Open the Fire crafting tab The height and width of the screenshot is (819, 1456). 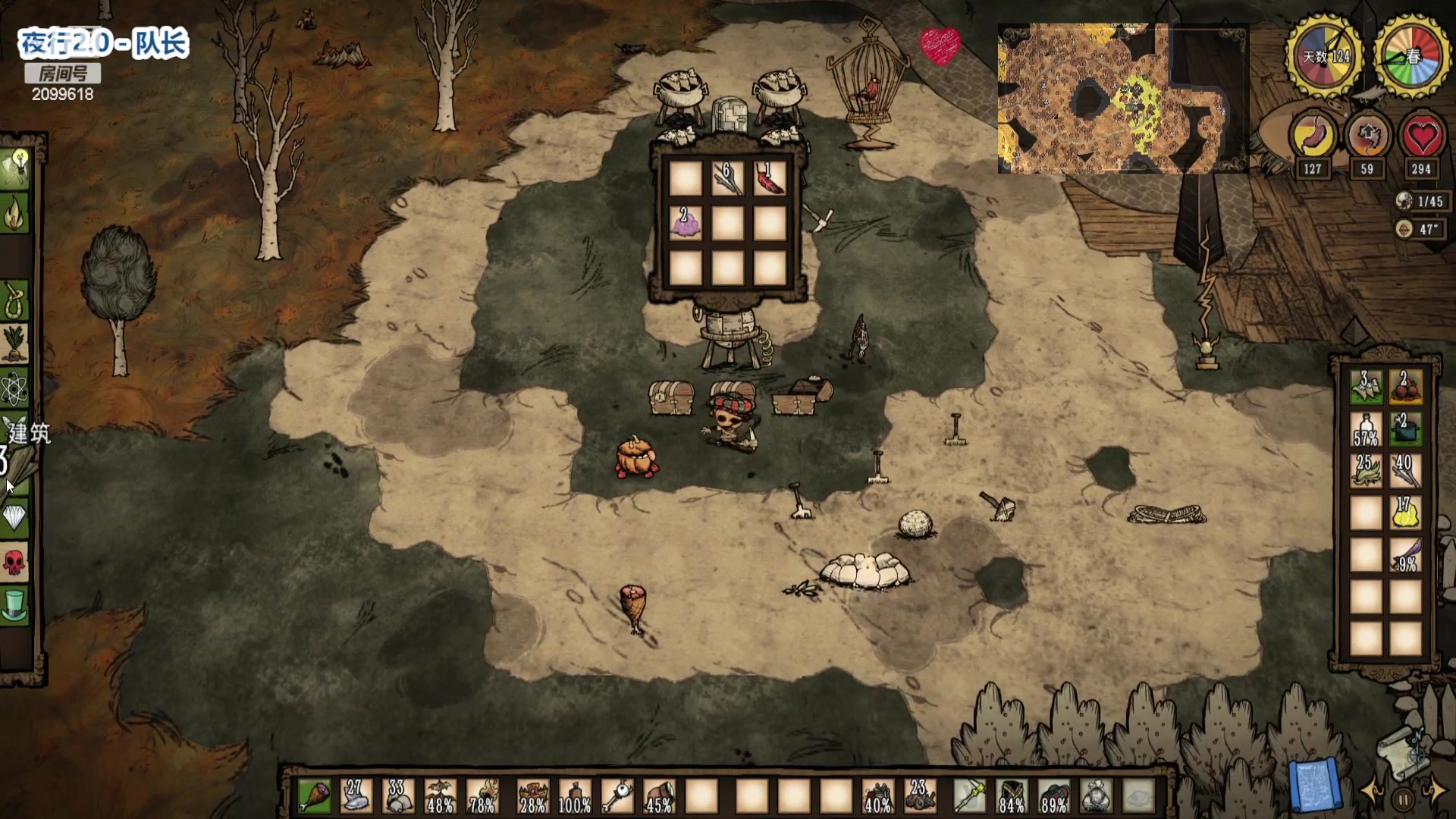point(15,215)
